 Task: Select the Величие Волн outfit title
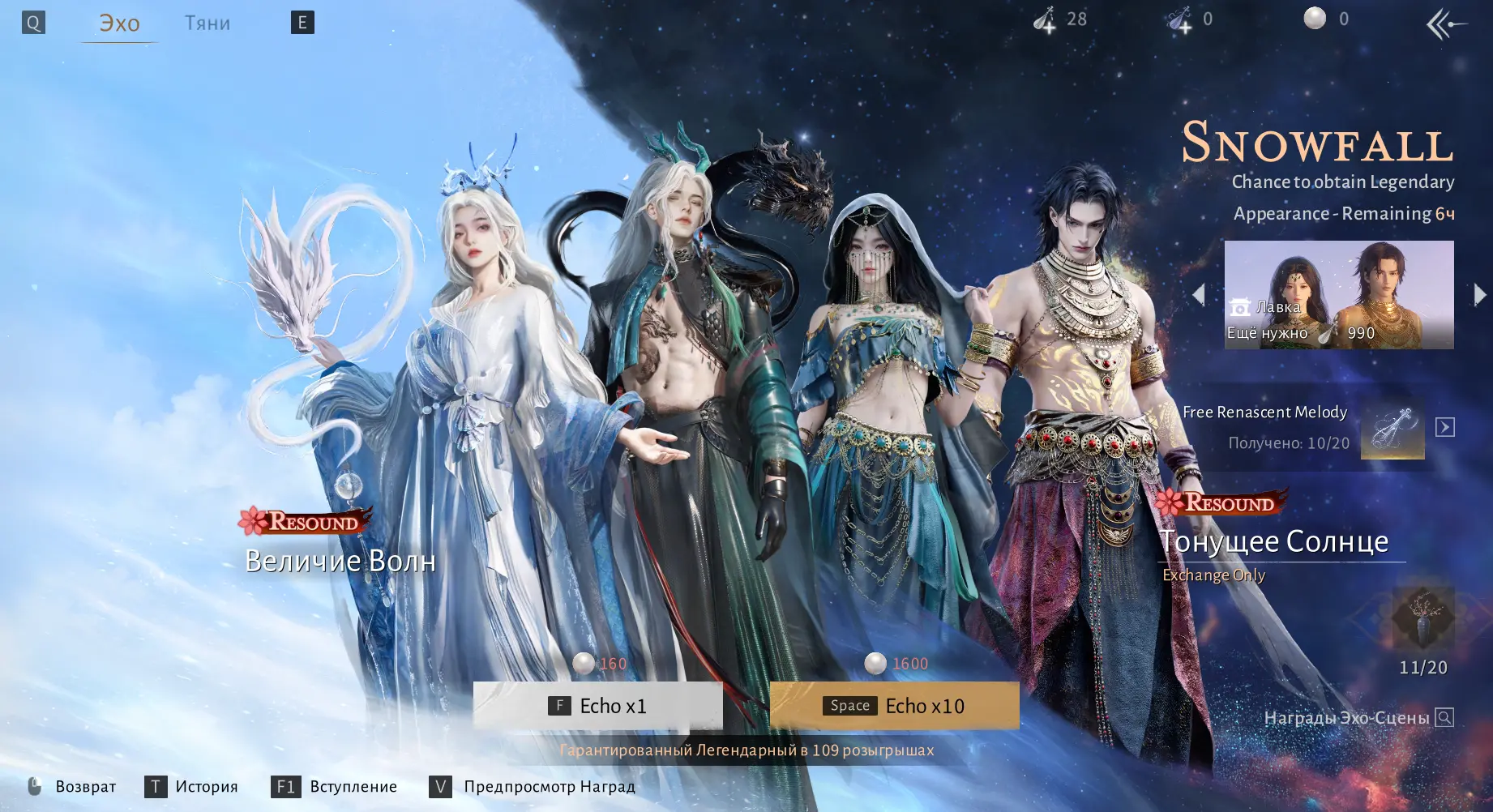[340, 561]
